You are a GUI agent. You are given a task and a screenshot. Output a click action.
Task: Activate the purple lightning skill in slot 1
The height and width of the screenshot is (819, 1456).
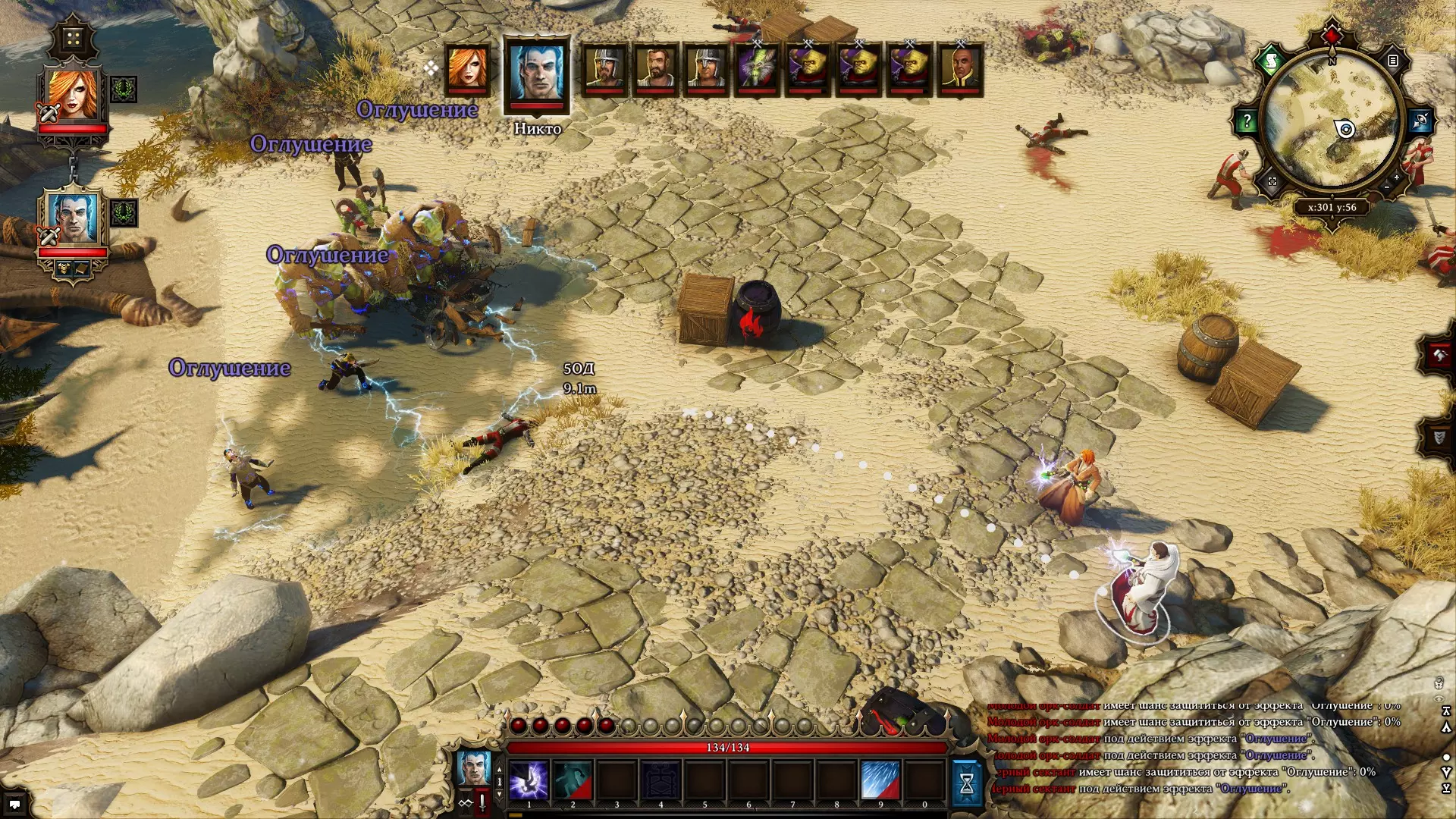529,780
